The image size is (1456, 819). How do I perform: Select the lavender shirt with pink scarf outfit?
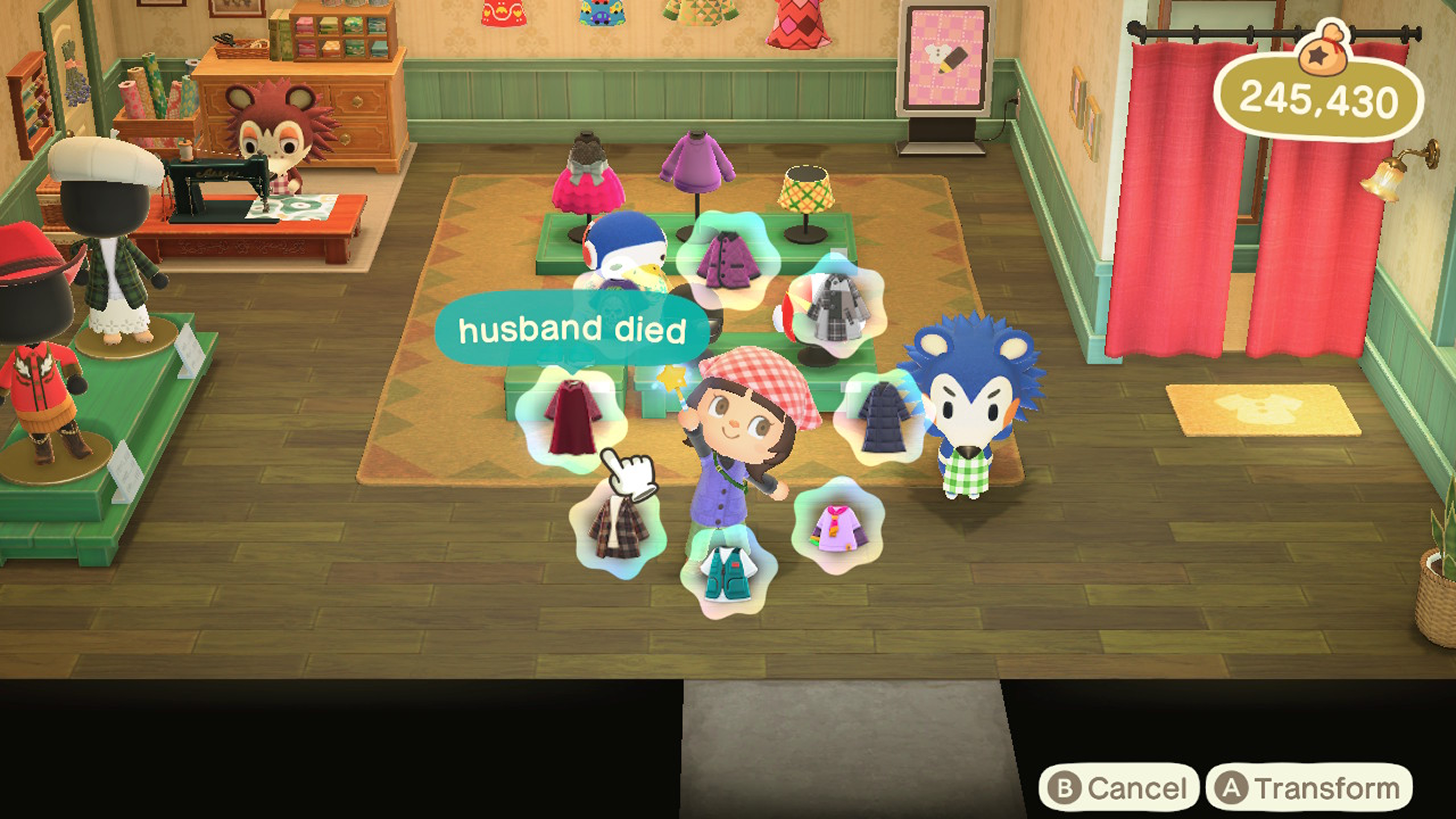(836, 527)
